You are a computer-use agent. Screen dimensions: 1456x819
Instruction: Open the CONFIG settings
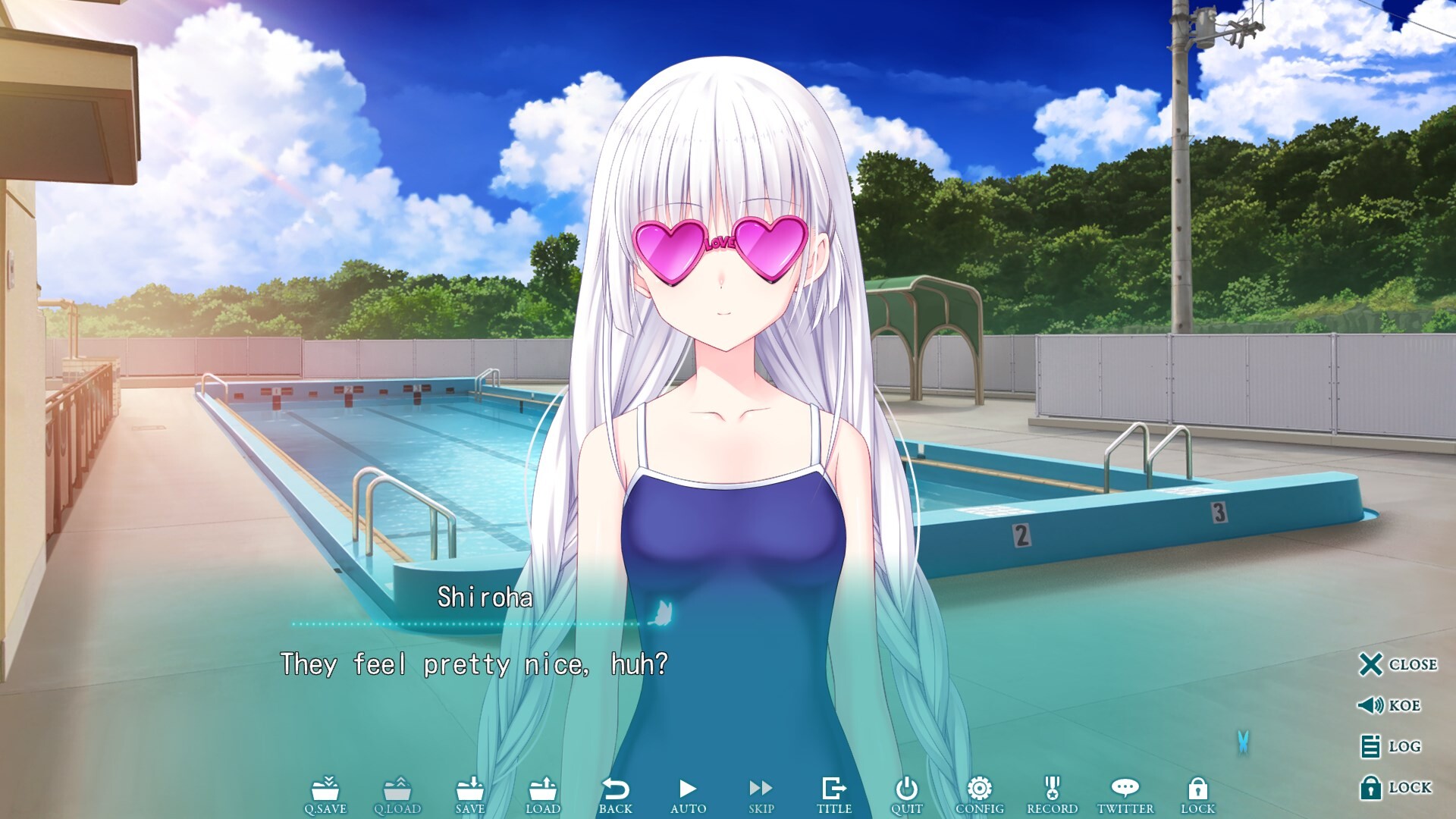(x=981, y=793)
